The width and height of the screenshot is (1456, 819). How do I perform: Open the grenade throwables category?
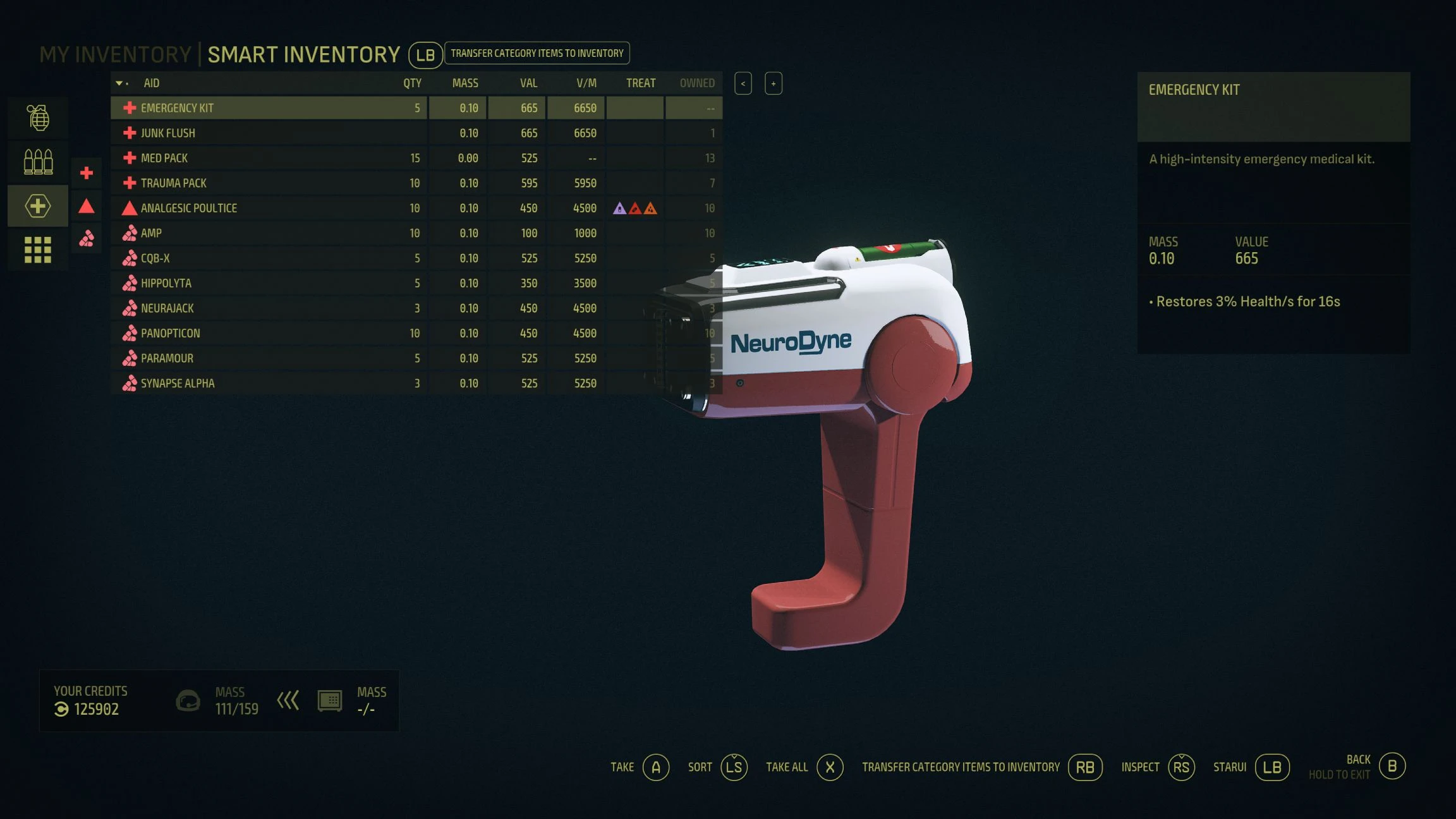tap(38, 118)
